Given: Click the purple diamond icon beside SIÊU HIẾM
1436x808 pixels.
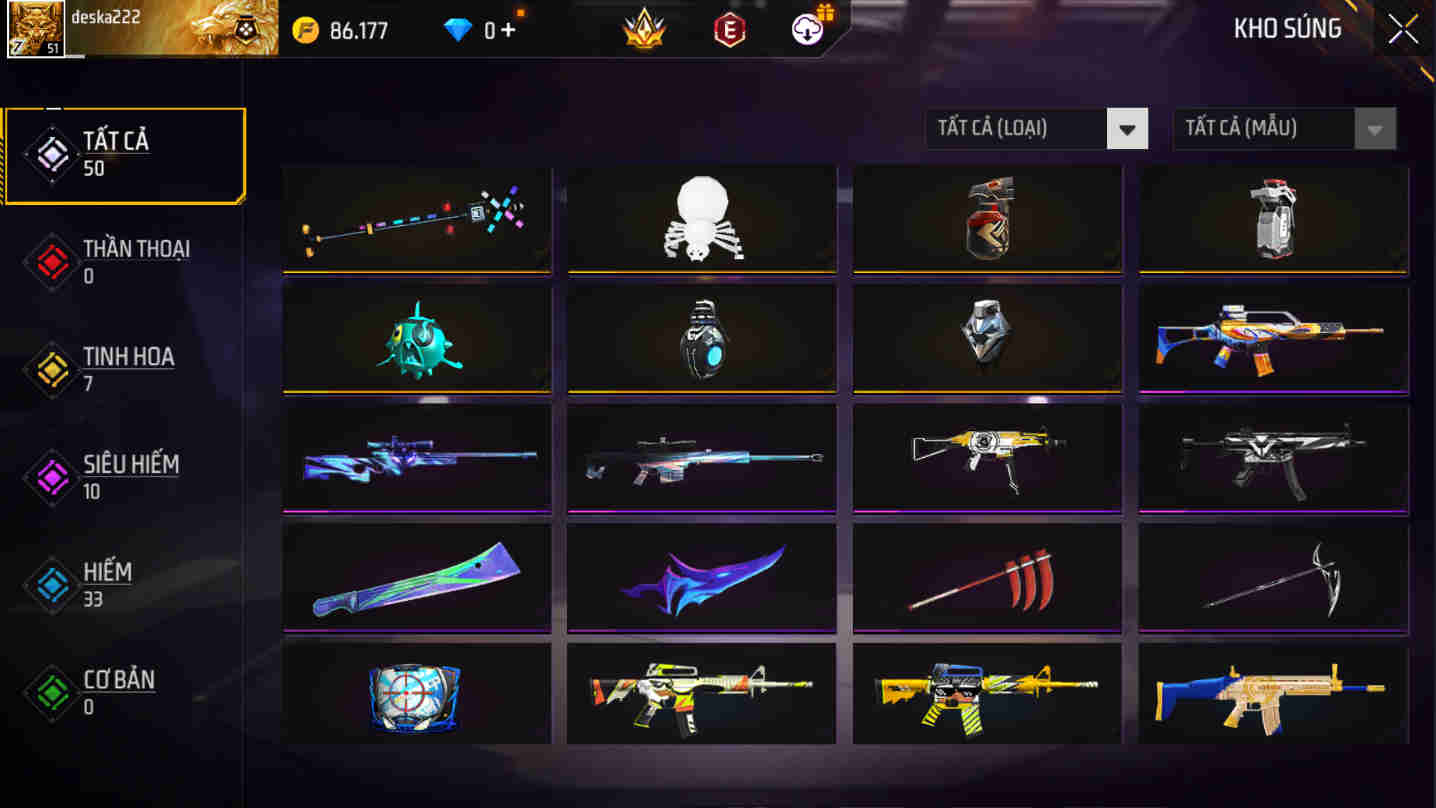Looking at the screenshot, I should point(51,477).
